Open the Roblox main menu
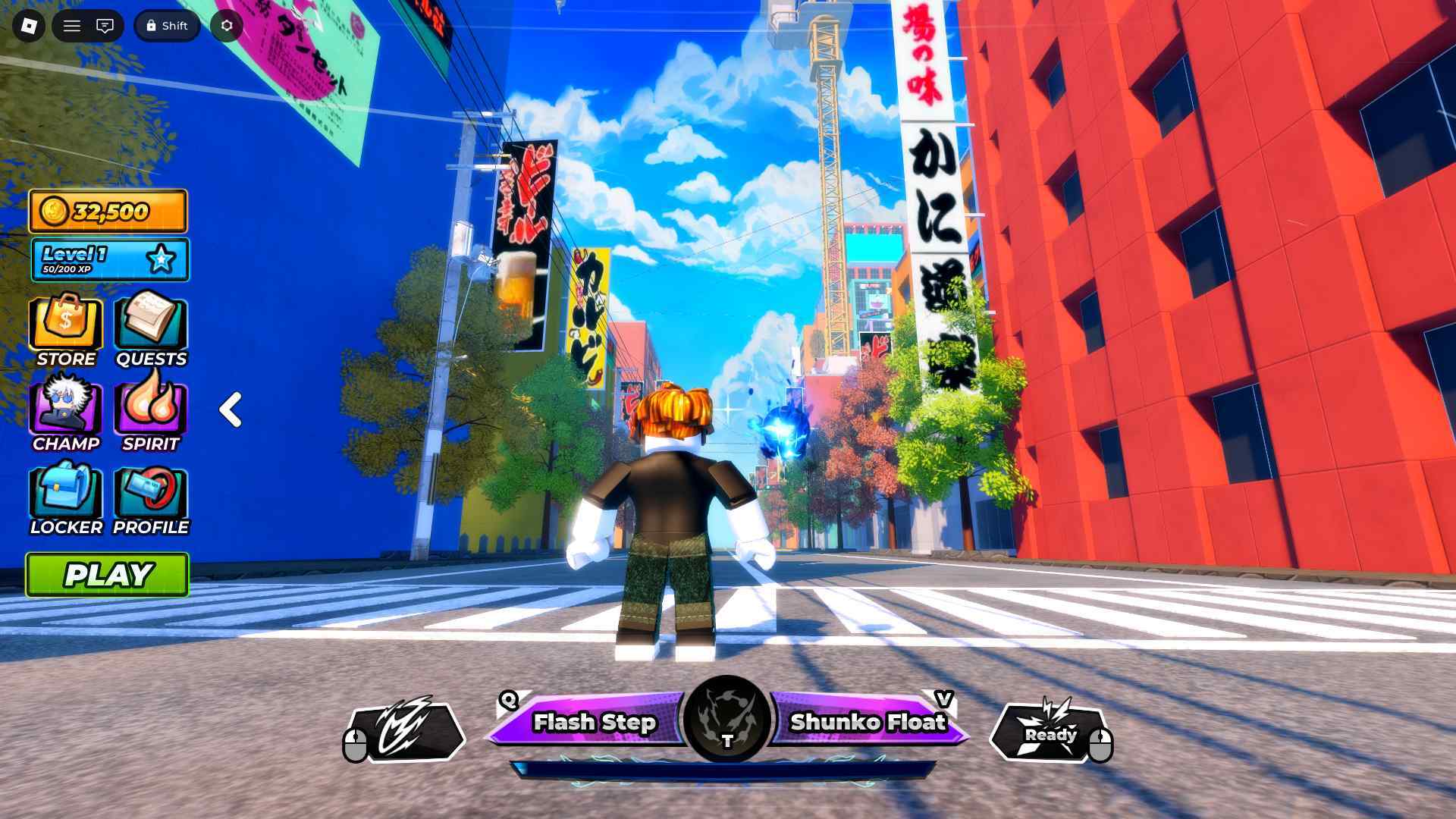The height and width of the screenshot is (819, 1456). [x=72, y=25]
